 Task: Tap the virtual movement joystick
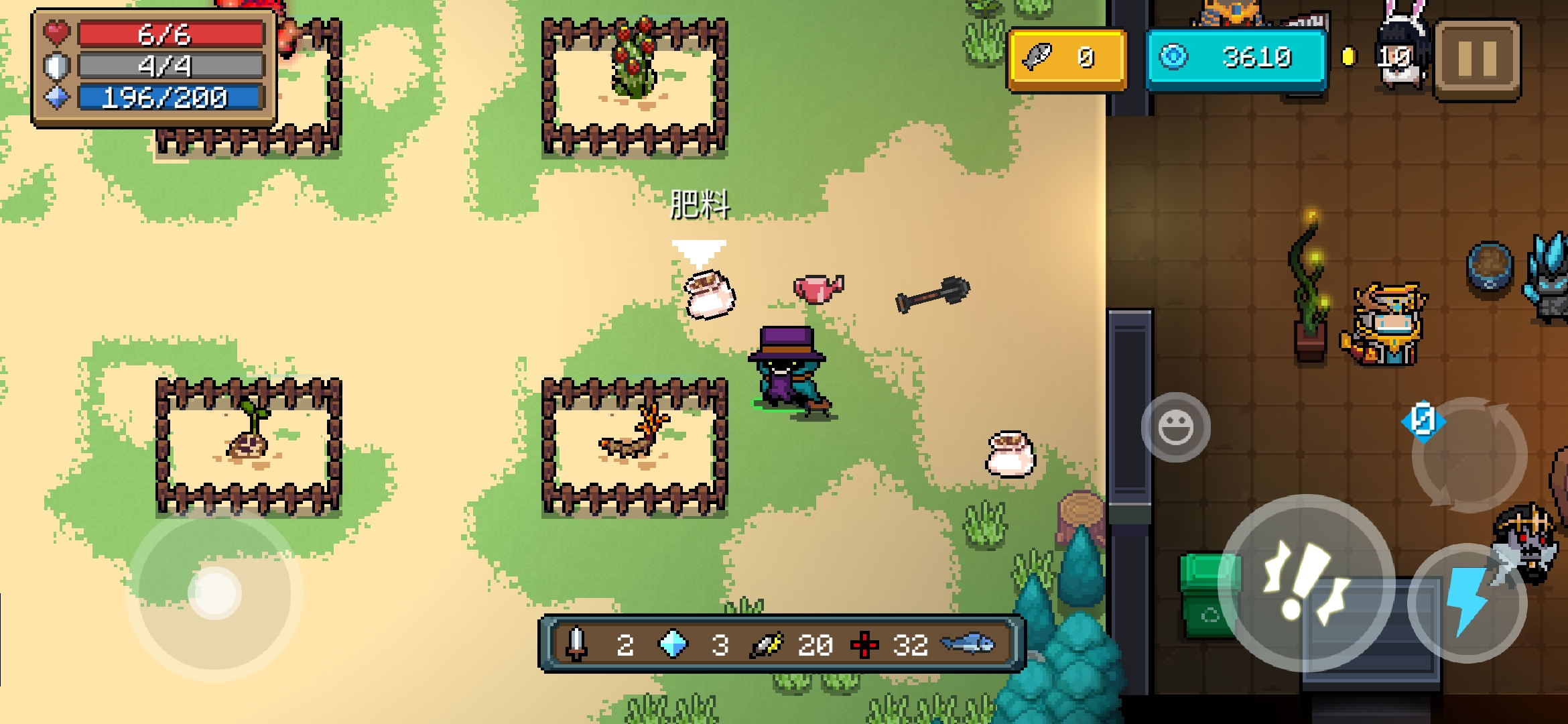(x=215, y=593)
